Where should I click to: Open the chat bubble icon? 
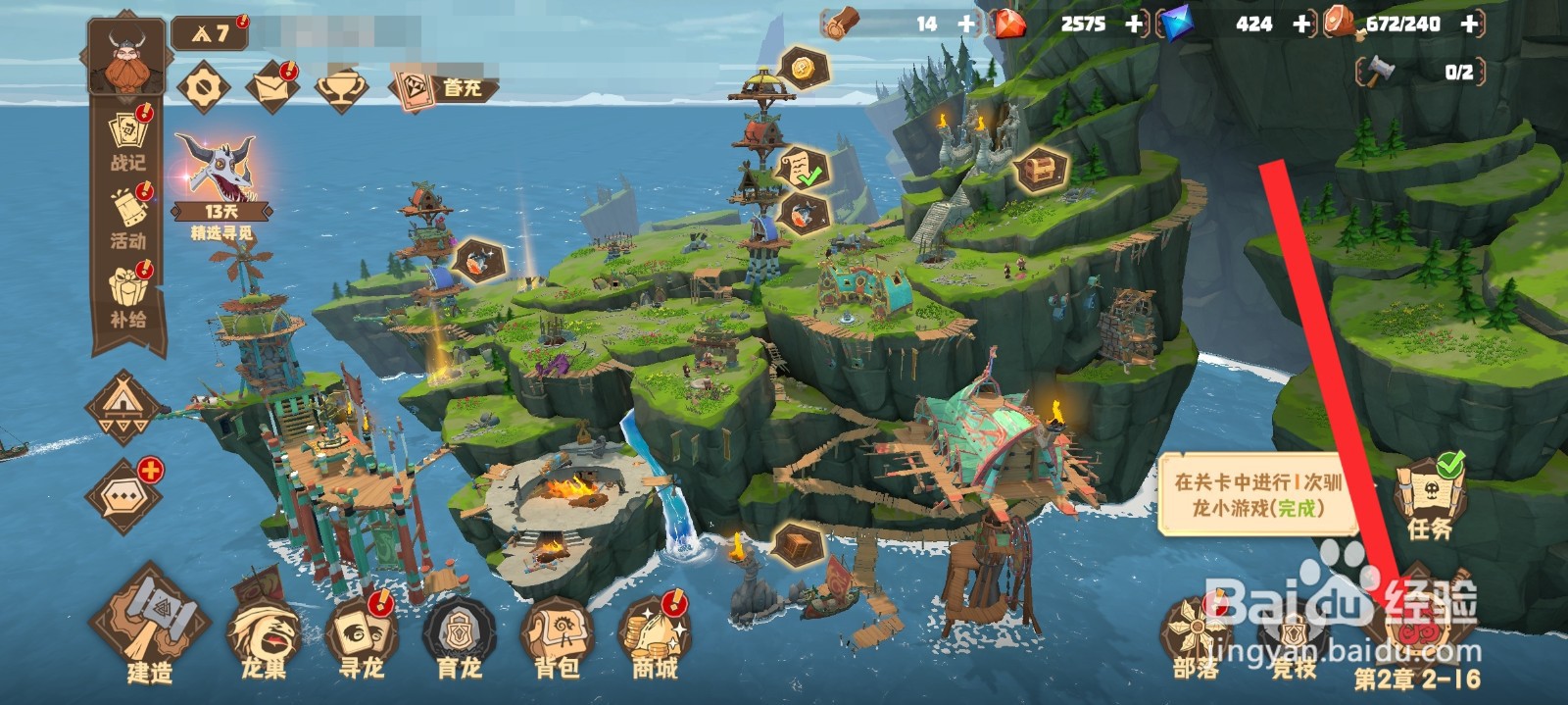(125, 497)
